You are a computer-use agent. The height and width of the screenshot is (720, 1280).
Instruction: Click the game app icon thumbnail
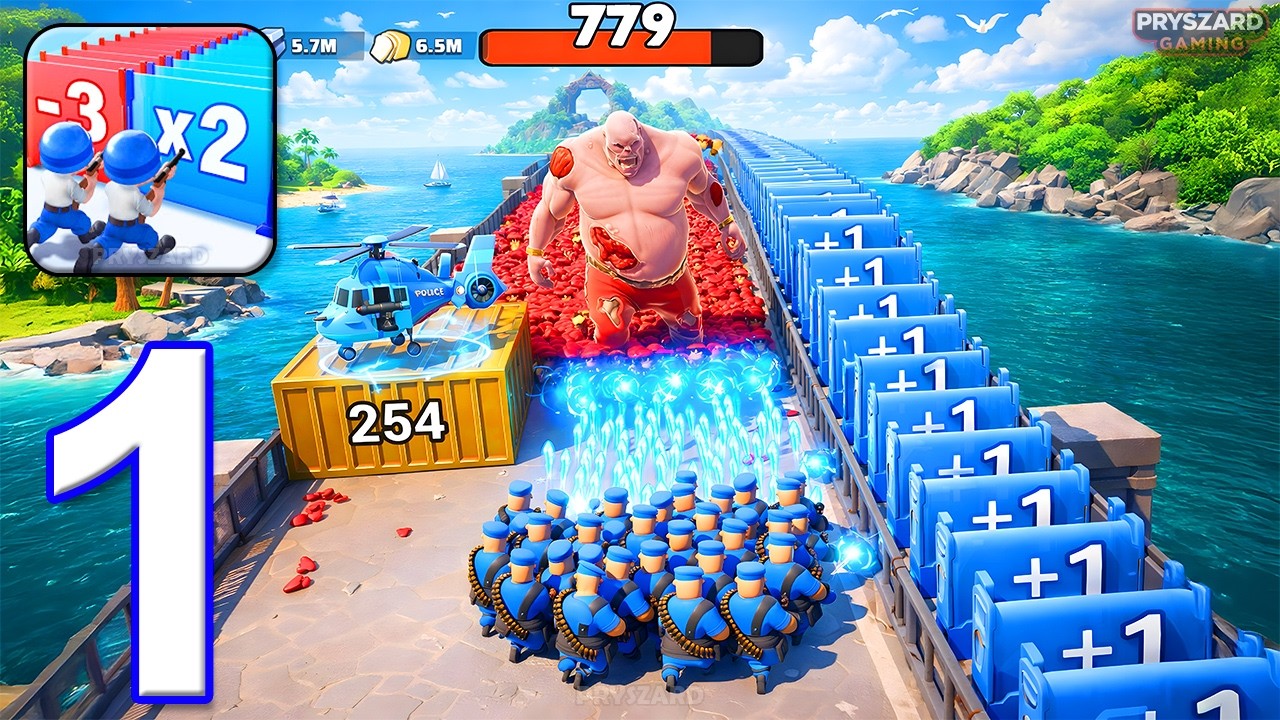click(150, 150)
